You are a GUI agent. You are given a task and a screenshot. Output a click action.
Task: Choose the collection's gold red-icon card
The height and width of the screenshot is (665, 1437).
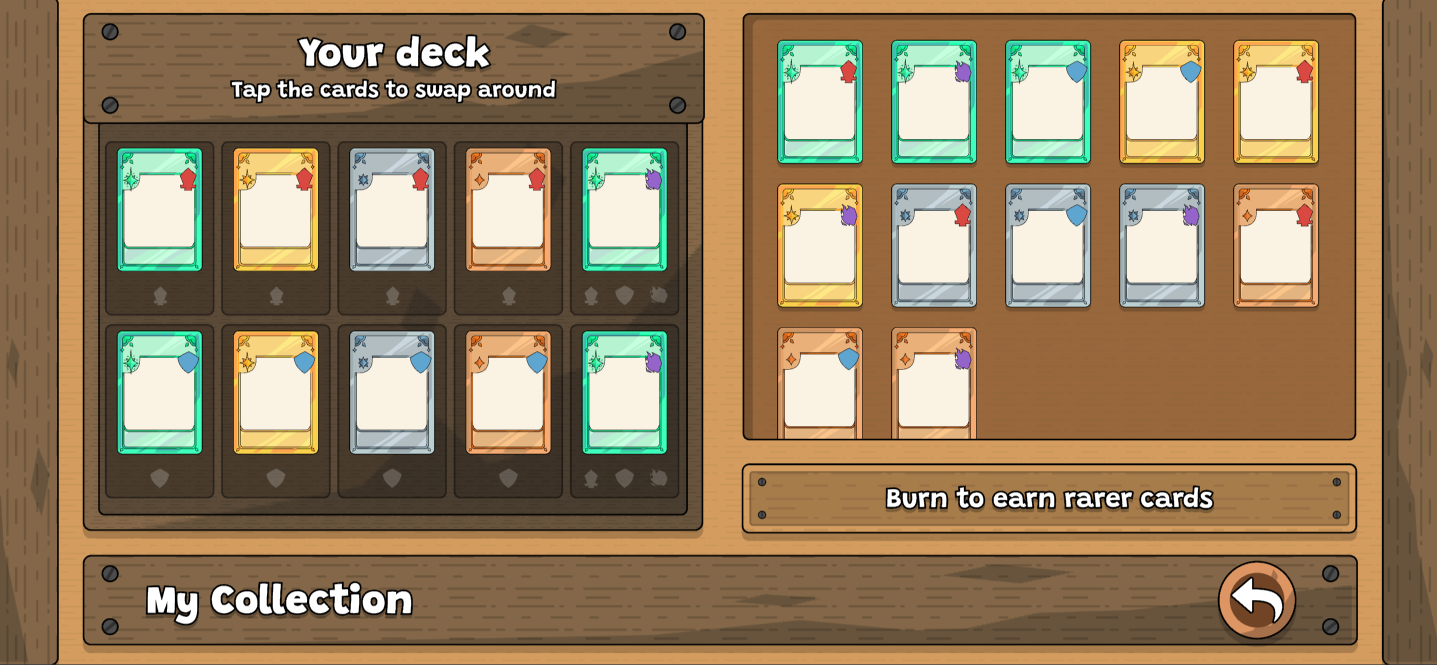(x=1276, y=102)
